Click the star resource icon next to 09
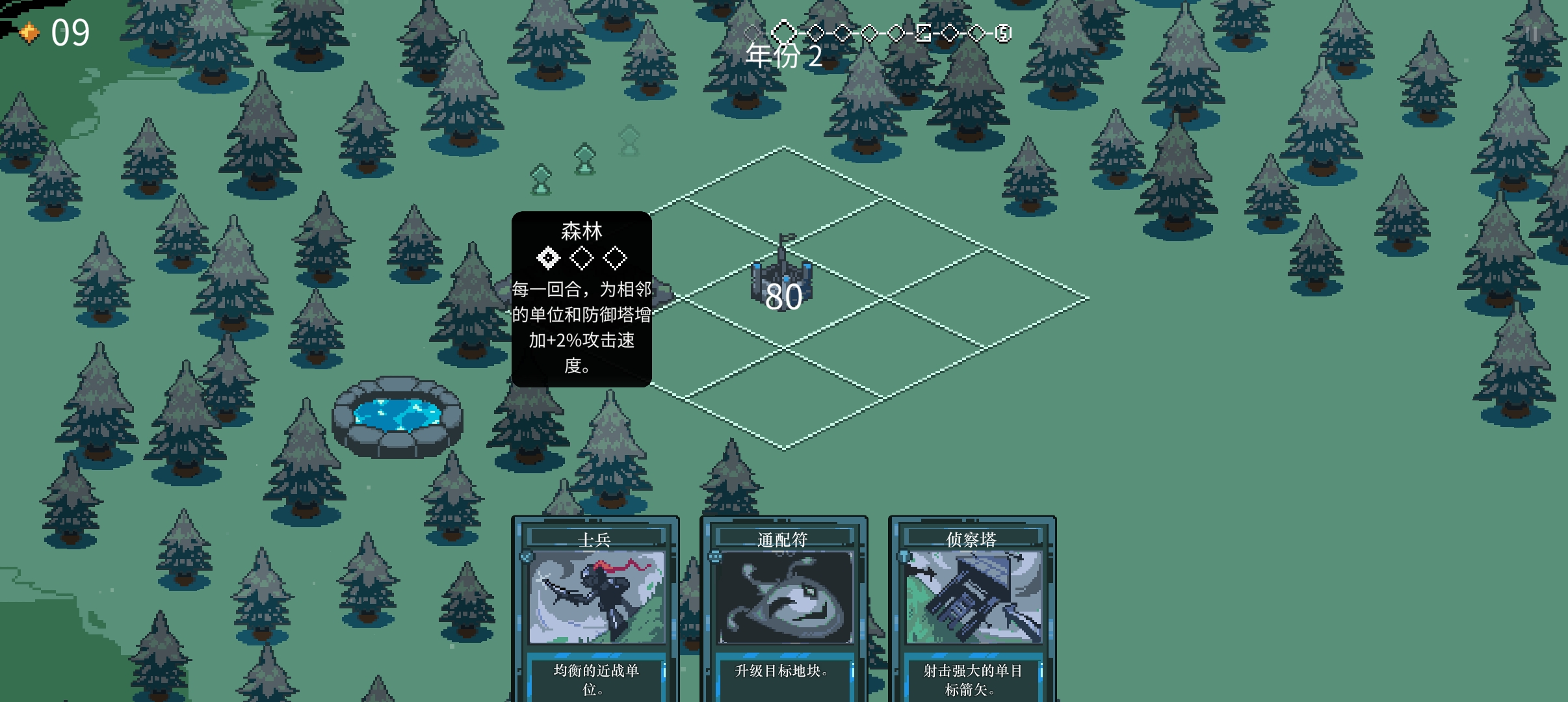Image resolution: width=1568 pixels, height=702 pixels. pos(29,31)
